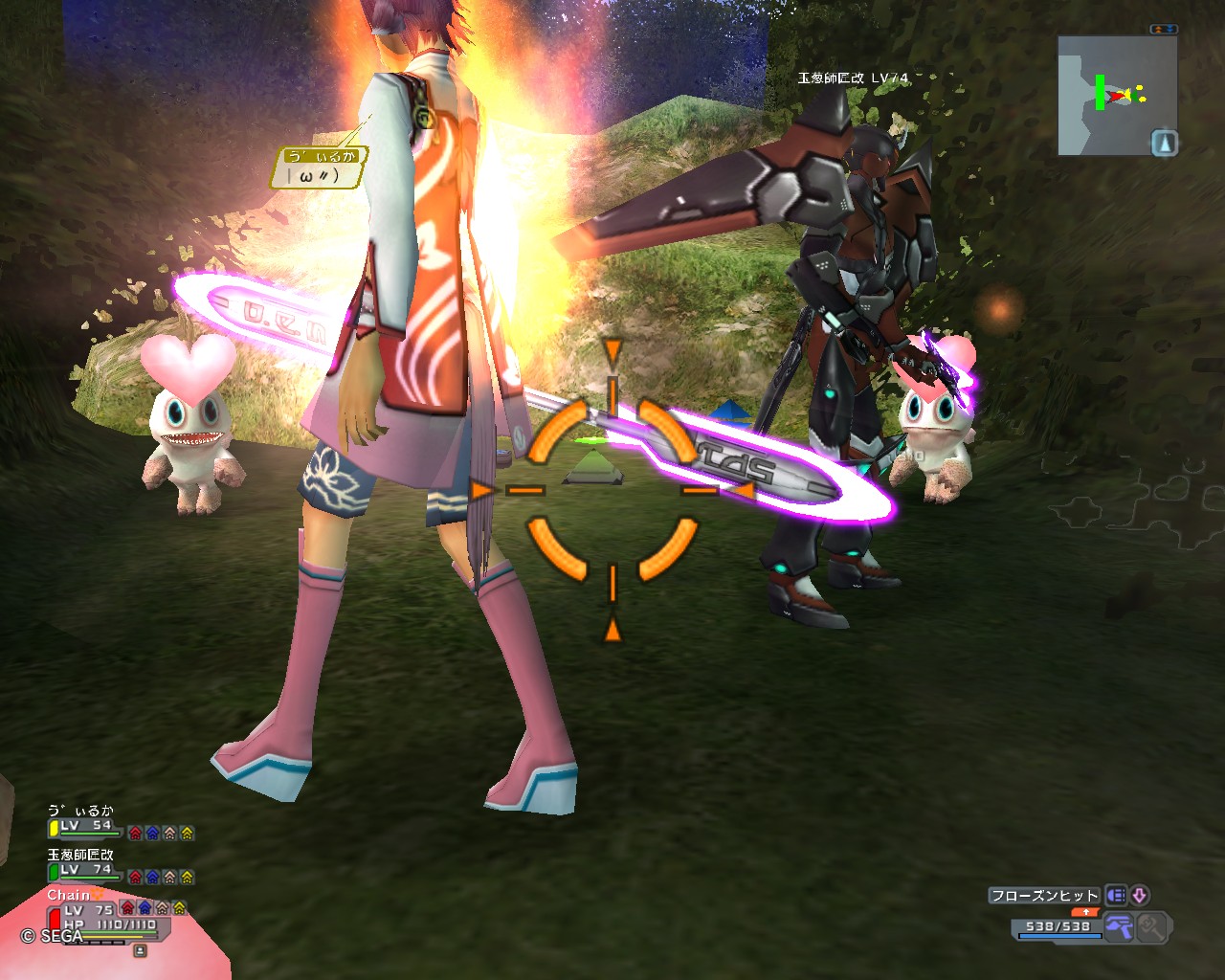This screenshot has height=980, width=1225.
Task: Select the blue bullet icon beside フローズンヒット
Action: point(1116,896)
